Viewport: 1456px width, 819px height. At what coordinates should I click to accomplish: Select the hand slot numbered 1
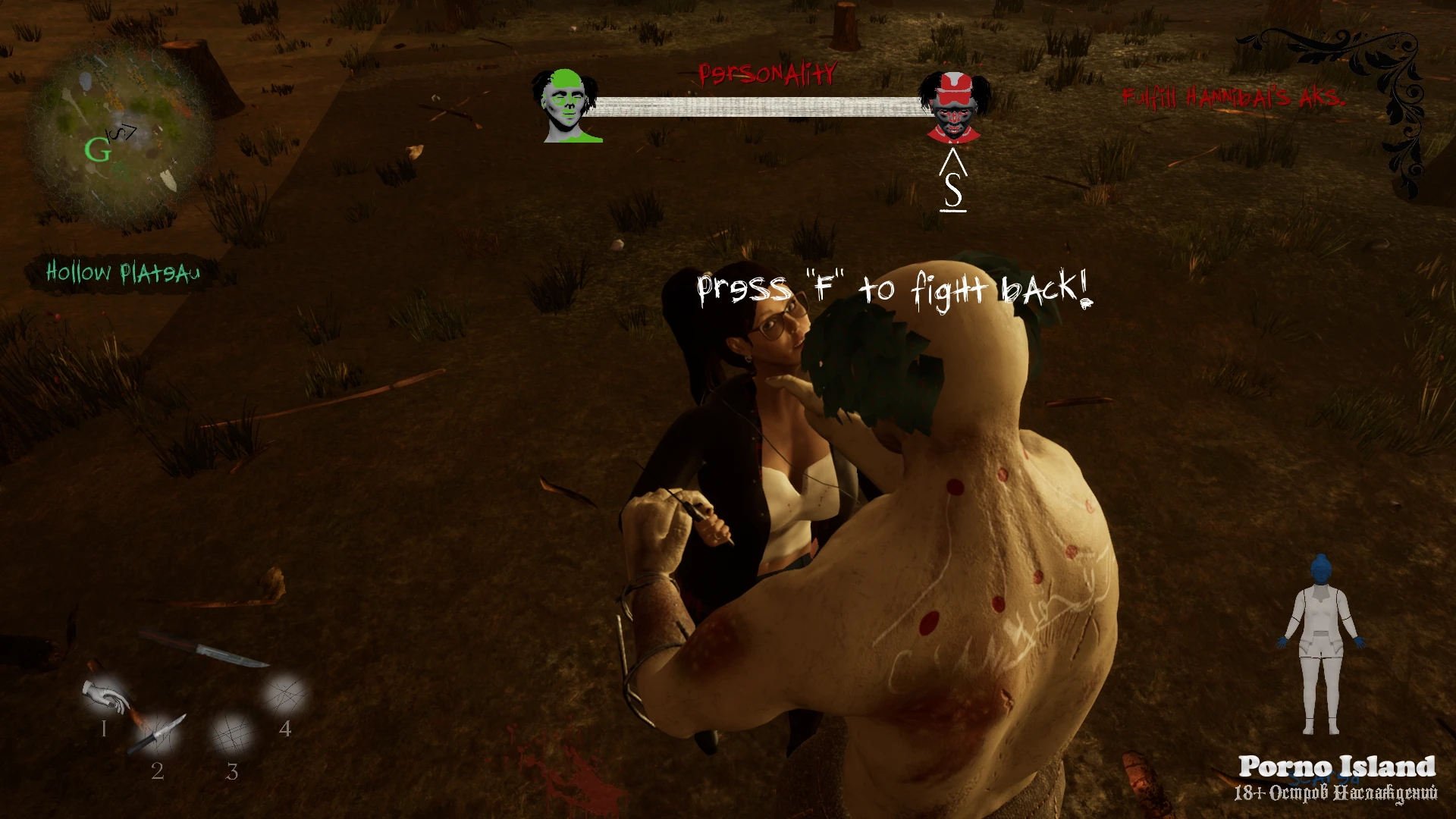(105, 698)
